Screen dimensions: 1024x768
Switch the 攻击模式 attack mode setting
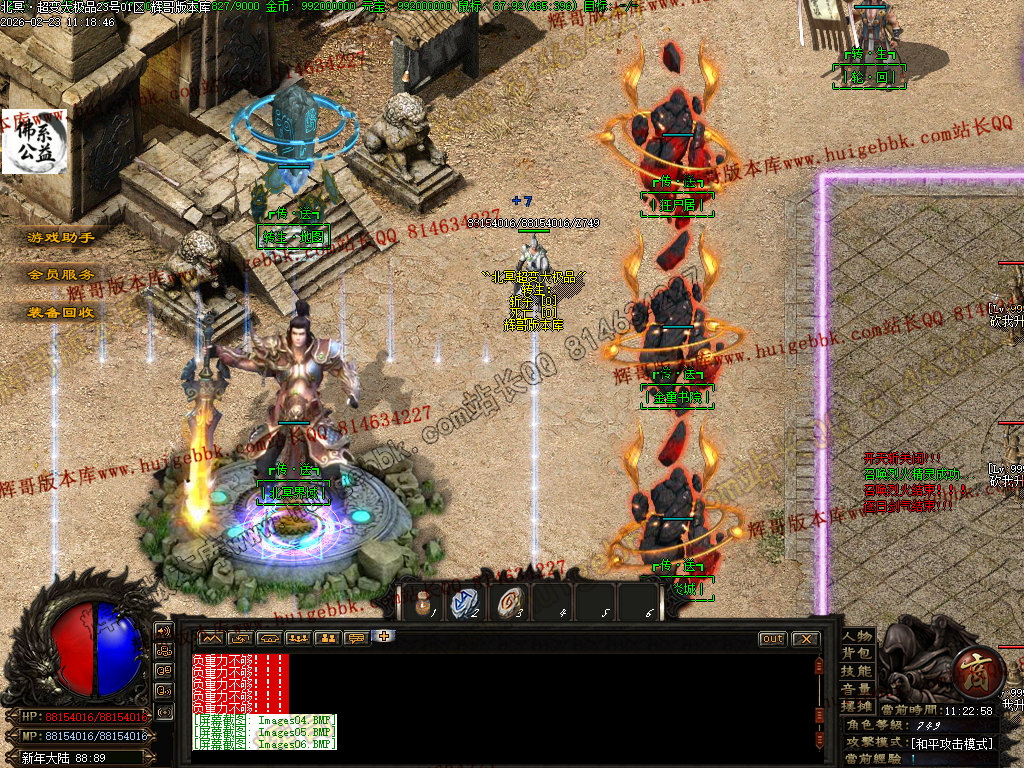(x=950, y=743)
